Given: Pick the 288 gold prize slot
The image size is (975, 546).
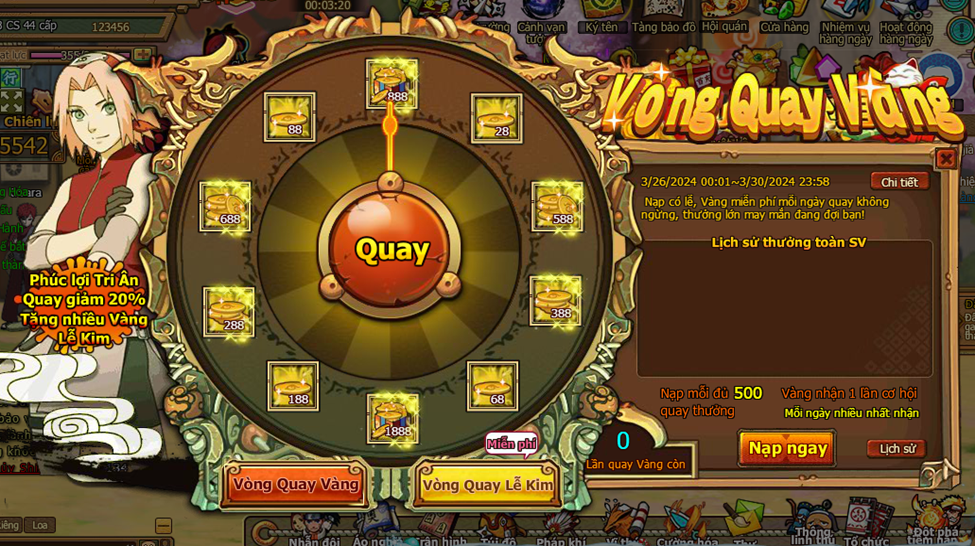Looking at the screenshot, I should [x=229, y=312].
